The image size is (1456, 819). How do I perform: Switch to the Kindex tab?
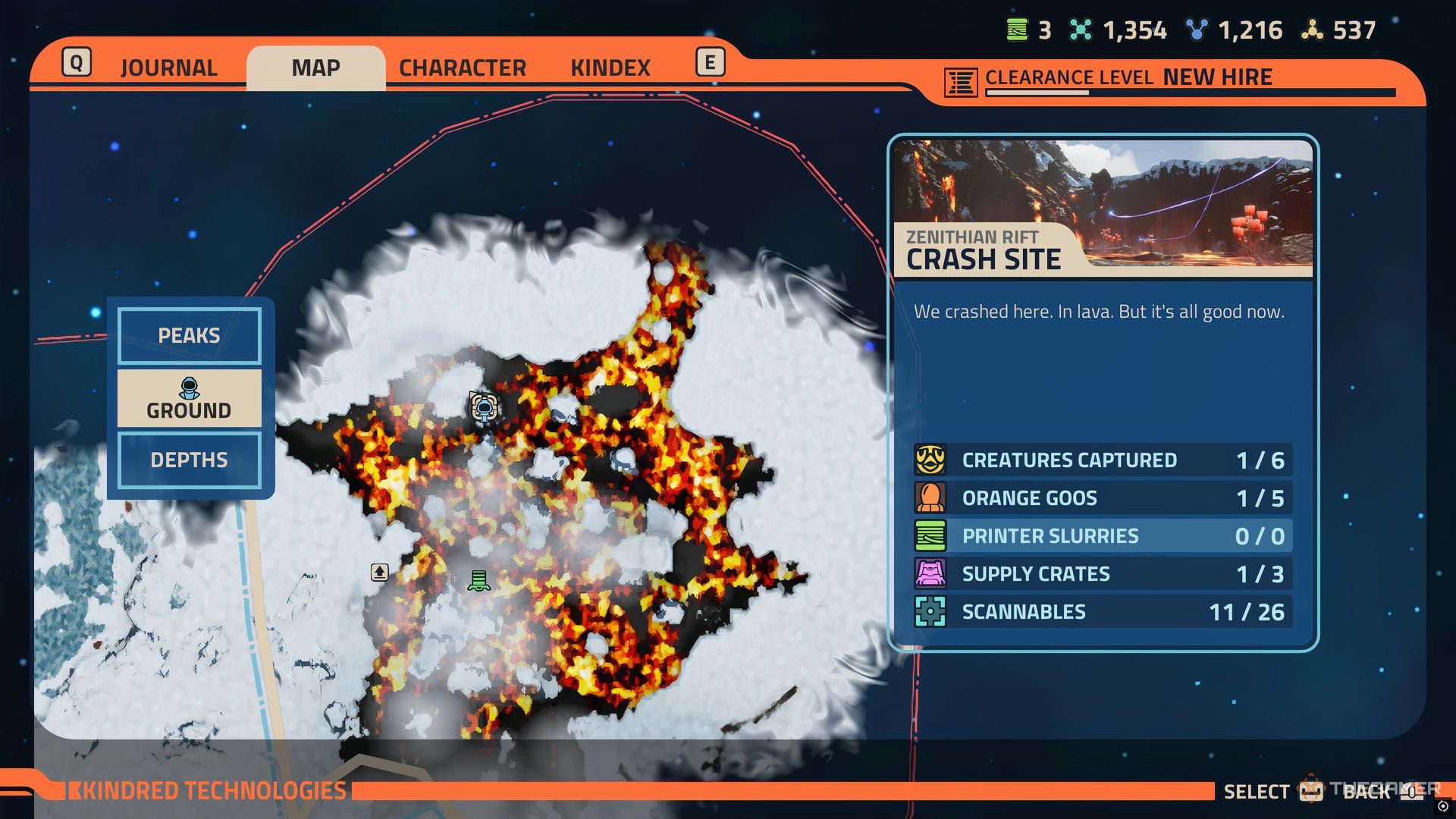click(x=610, y=68)
